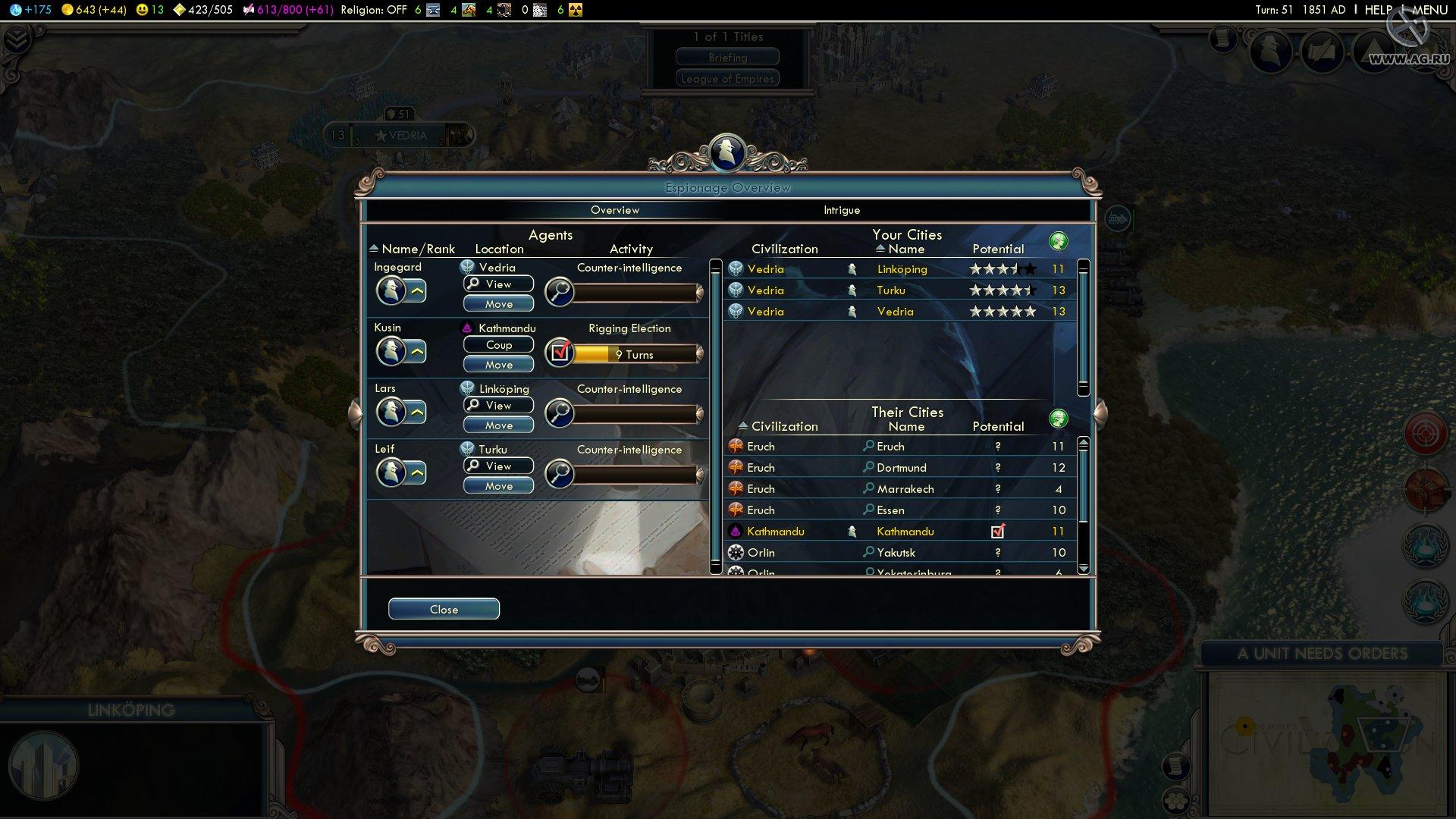Inspect the horses strategic resource icon
This screenshot has height=819, width=1456.
click(468, 10)
